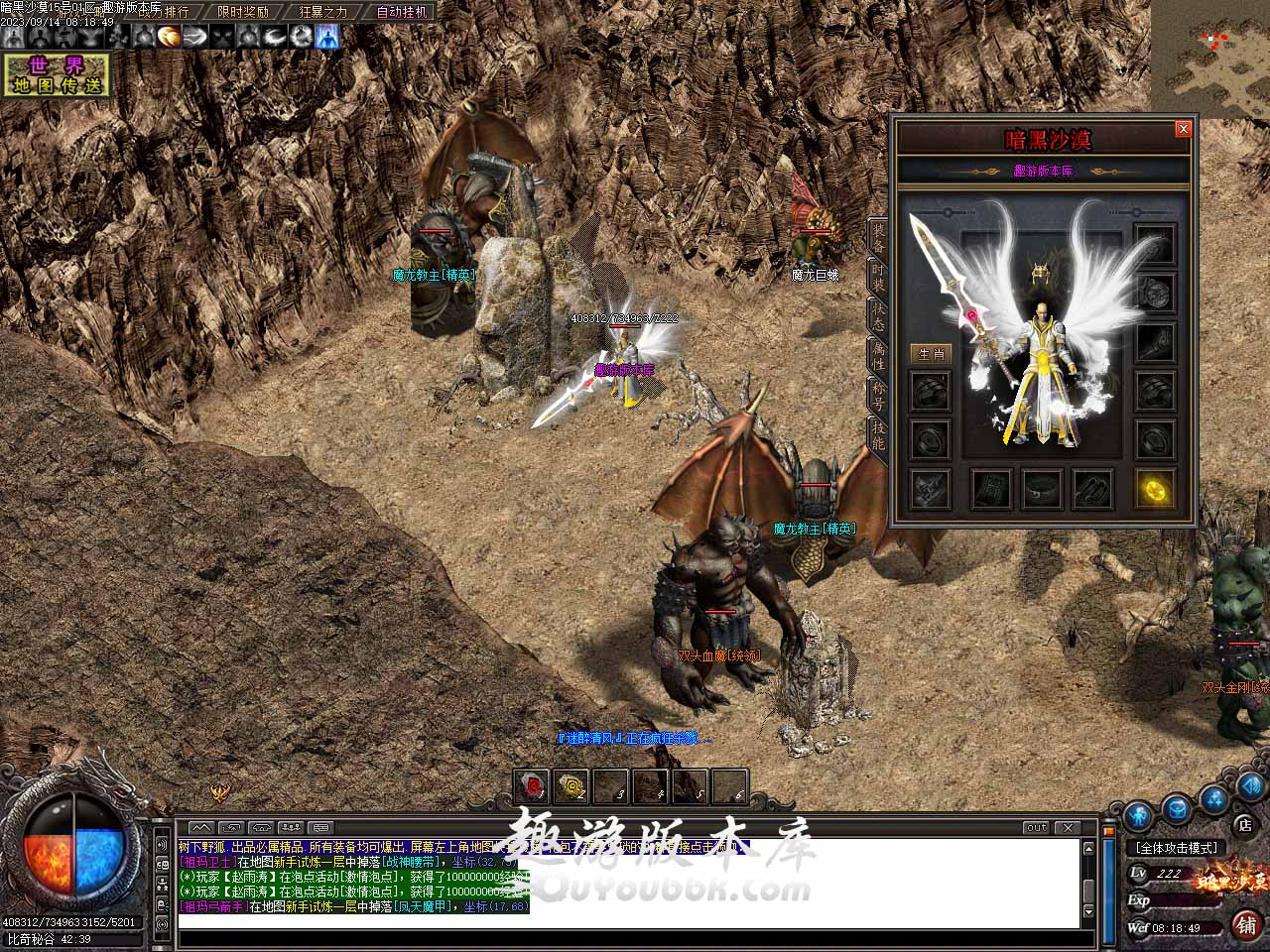Select the glowing yellow gem equipment slot
1270x952 pixels.
point(1155,489)
